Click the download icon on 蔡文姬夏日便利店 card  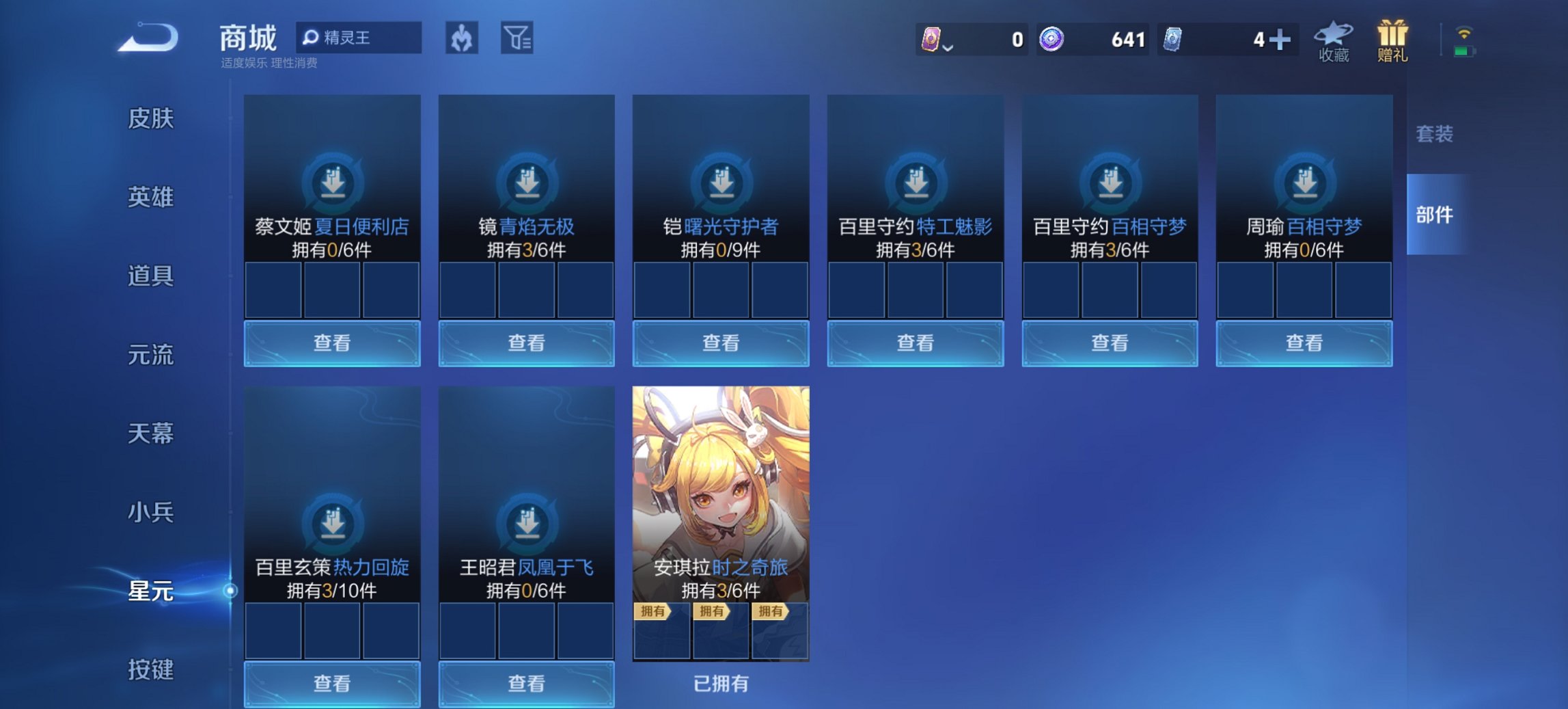332,182
